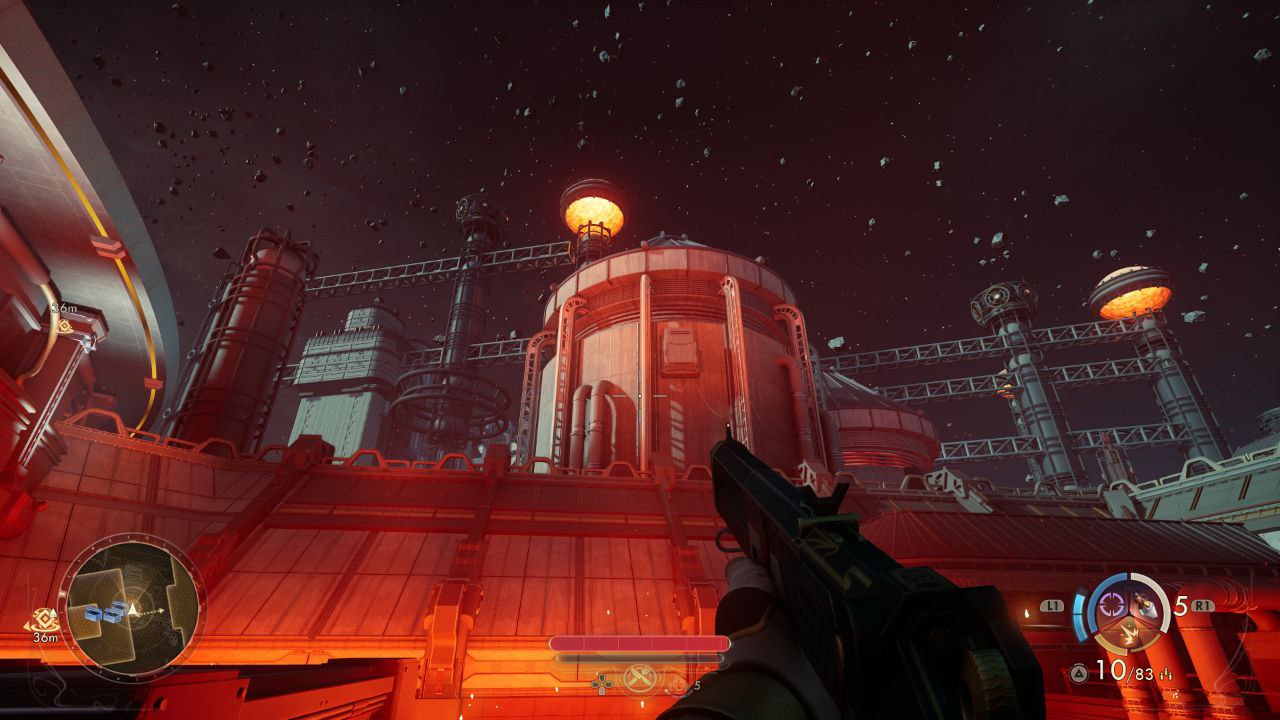The height and width of the screenshot is (720, 1280).
Task: Select the objective marker beside the minimap
Action: 44,620
